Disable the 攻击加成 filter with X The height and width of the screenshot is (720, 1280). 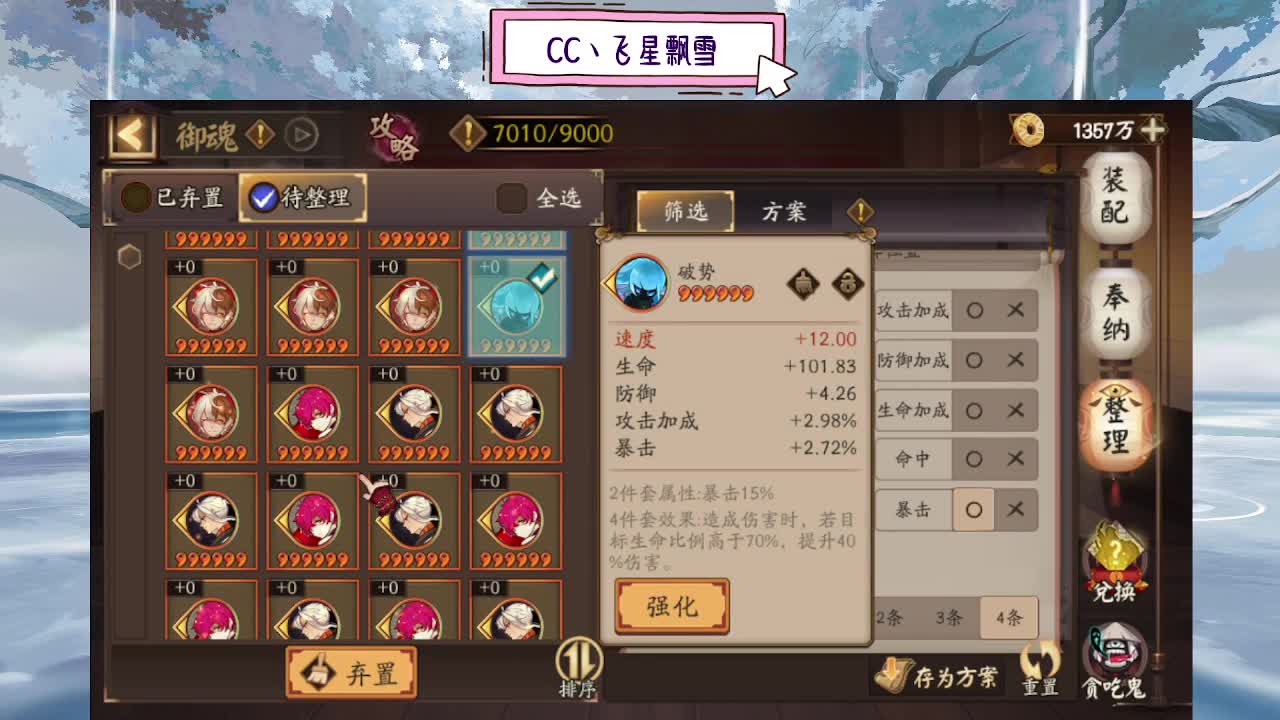[1016, 311]
